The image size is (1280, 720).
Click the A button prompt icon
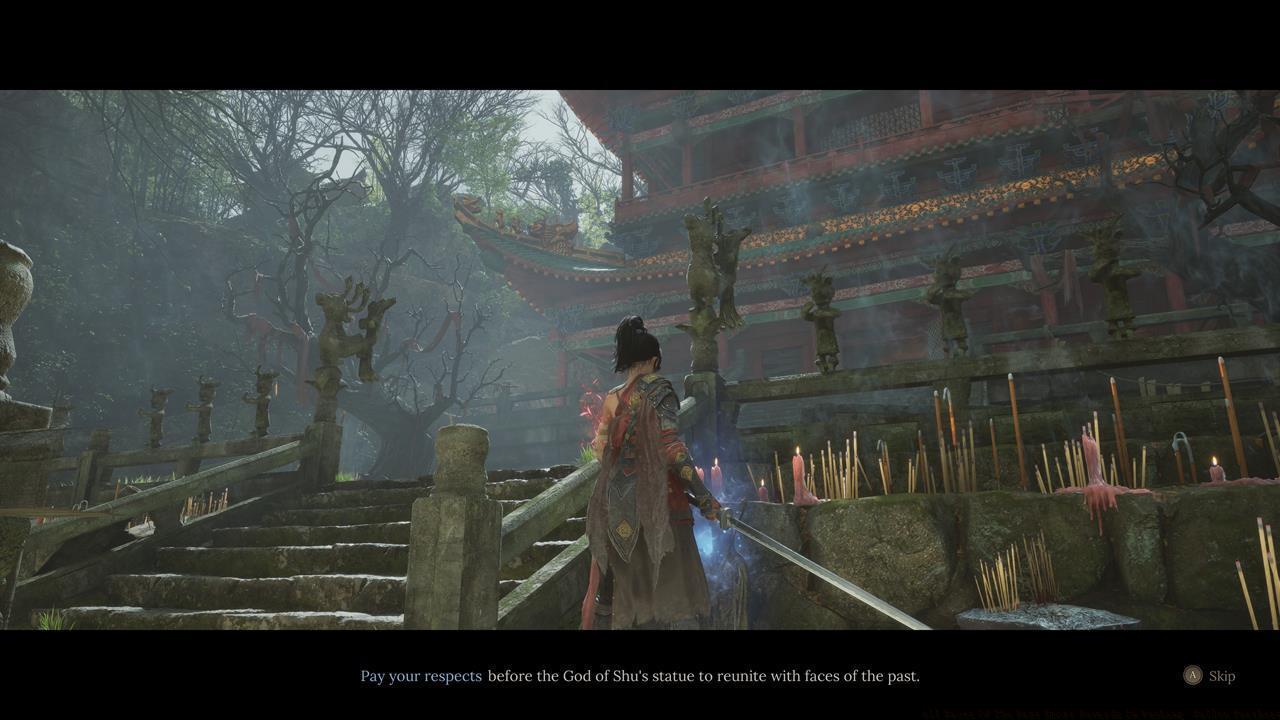pos(1193,675)
